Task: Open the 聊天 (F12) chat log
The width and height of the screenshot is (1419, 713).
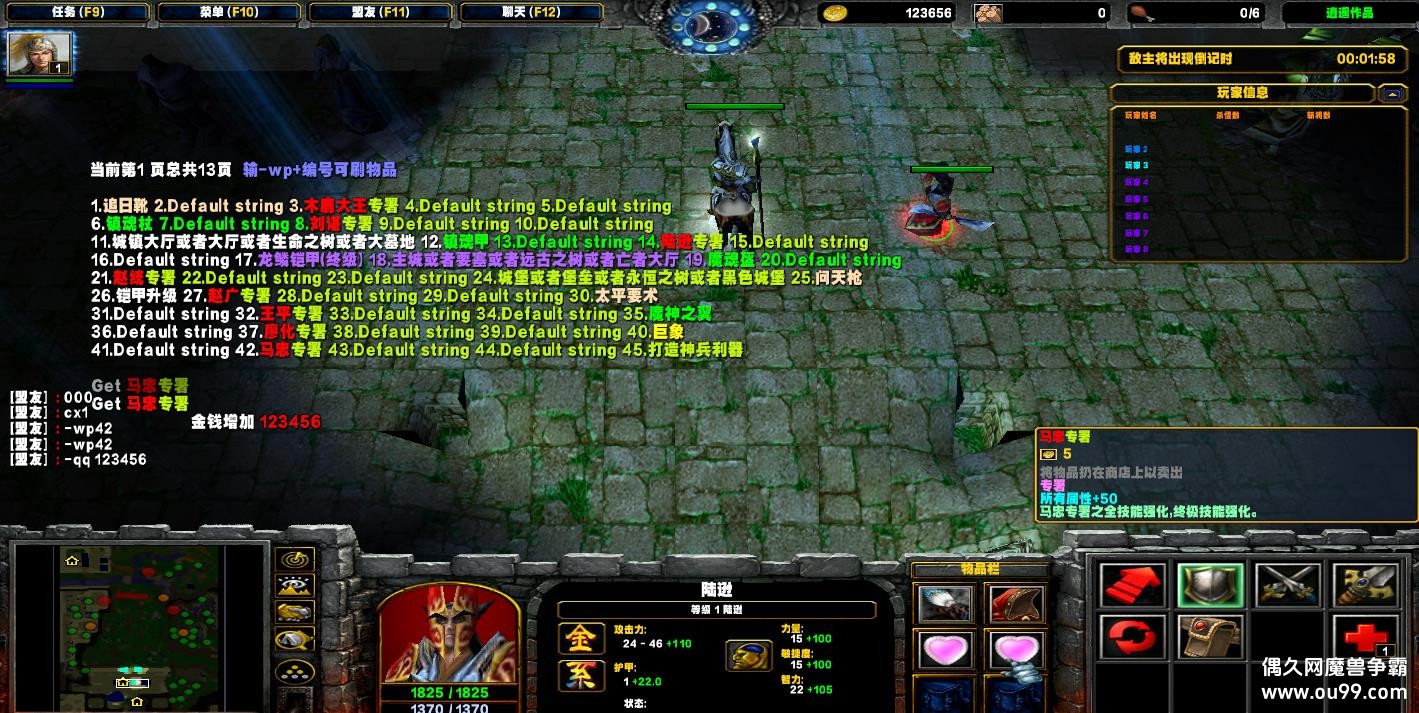Action: coord(533,13)
